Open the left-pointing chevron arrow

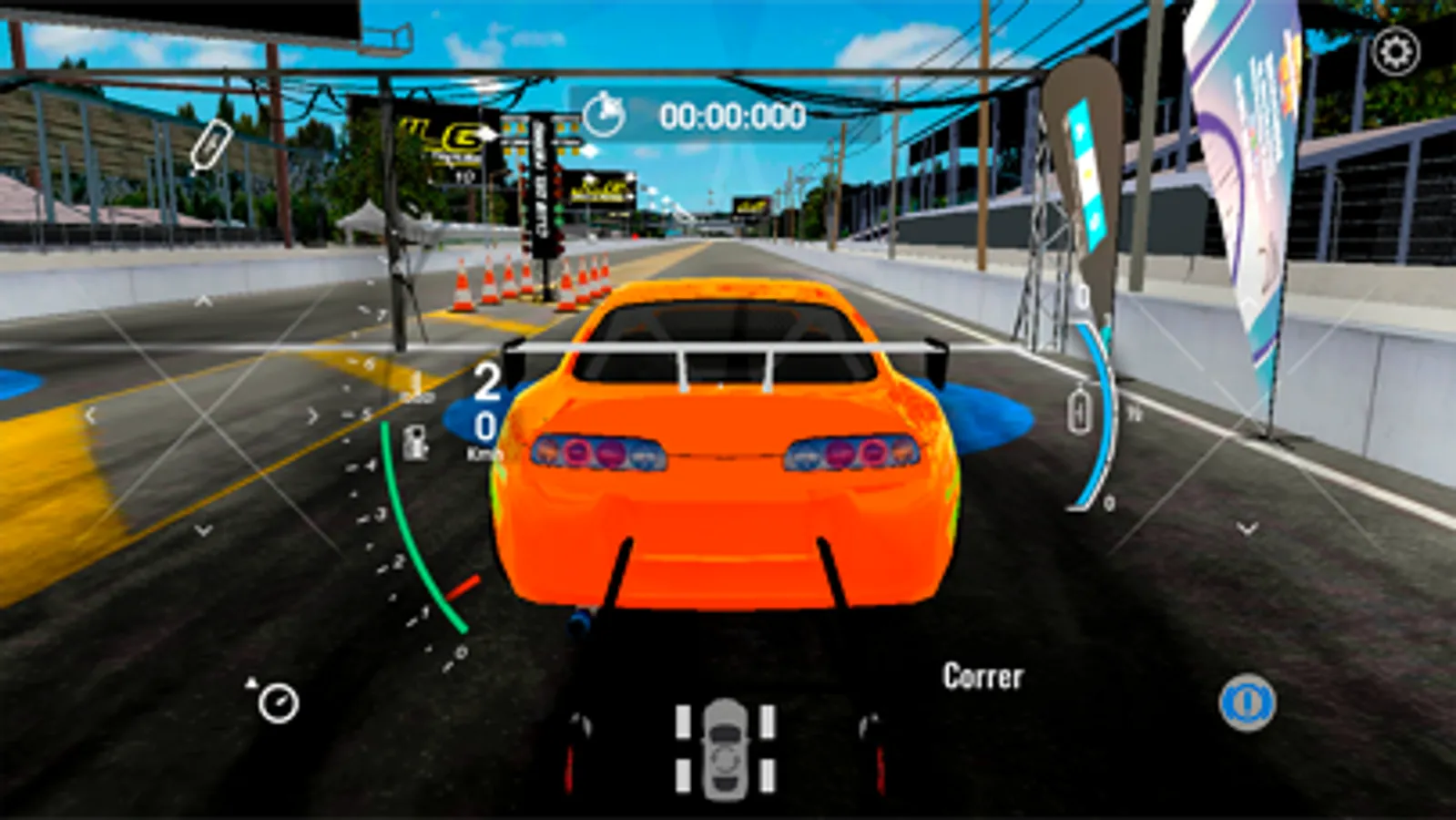point(91,415)
